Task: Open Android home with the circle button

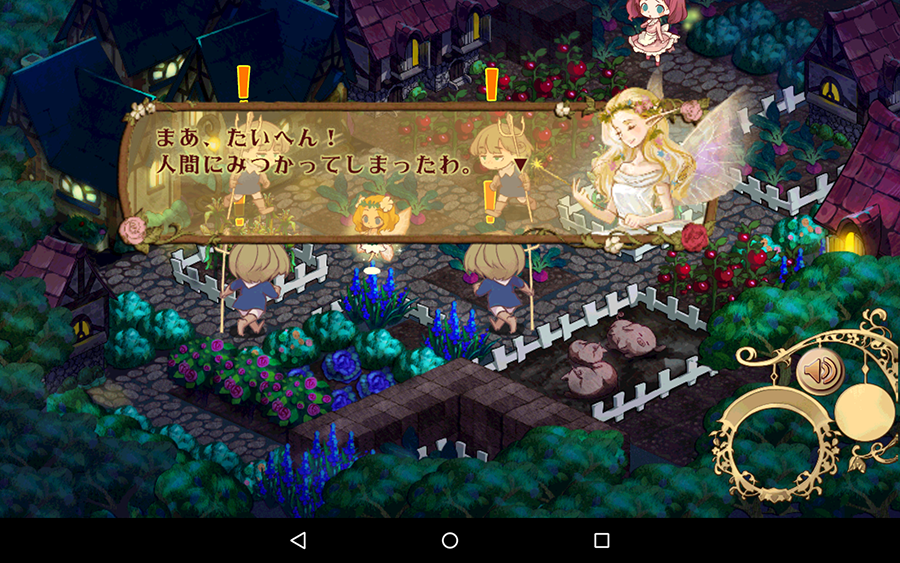Action: 450,540
